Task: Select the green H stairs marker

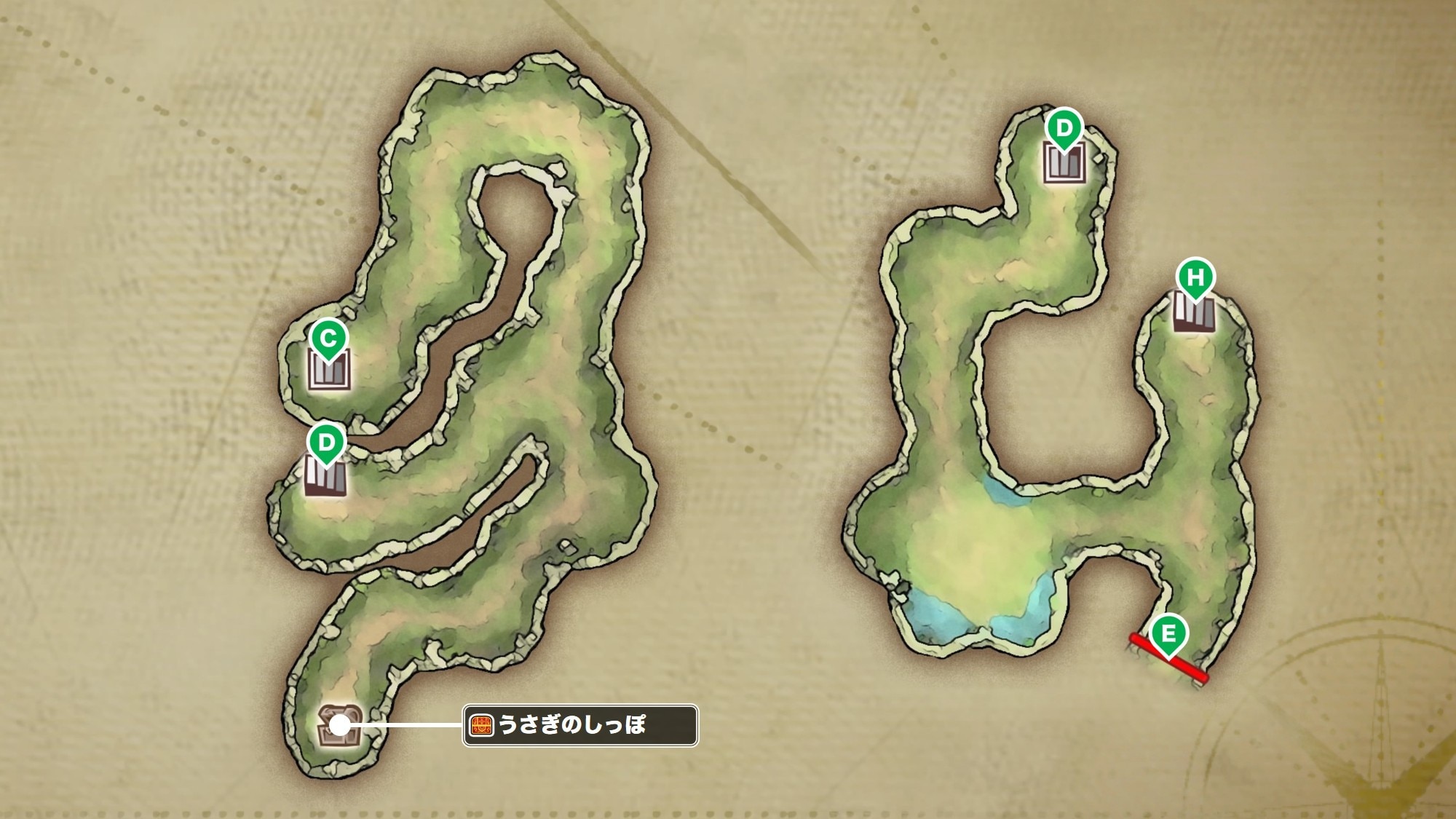Action: pyautogui.click(x=1195, y=277)
